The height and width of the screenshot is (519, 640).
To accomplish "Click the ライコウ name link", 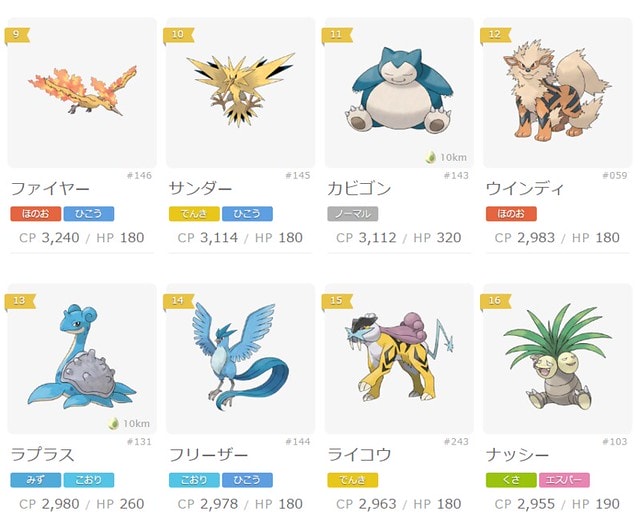I will tap(359, 455).
